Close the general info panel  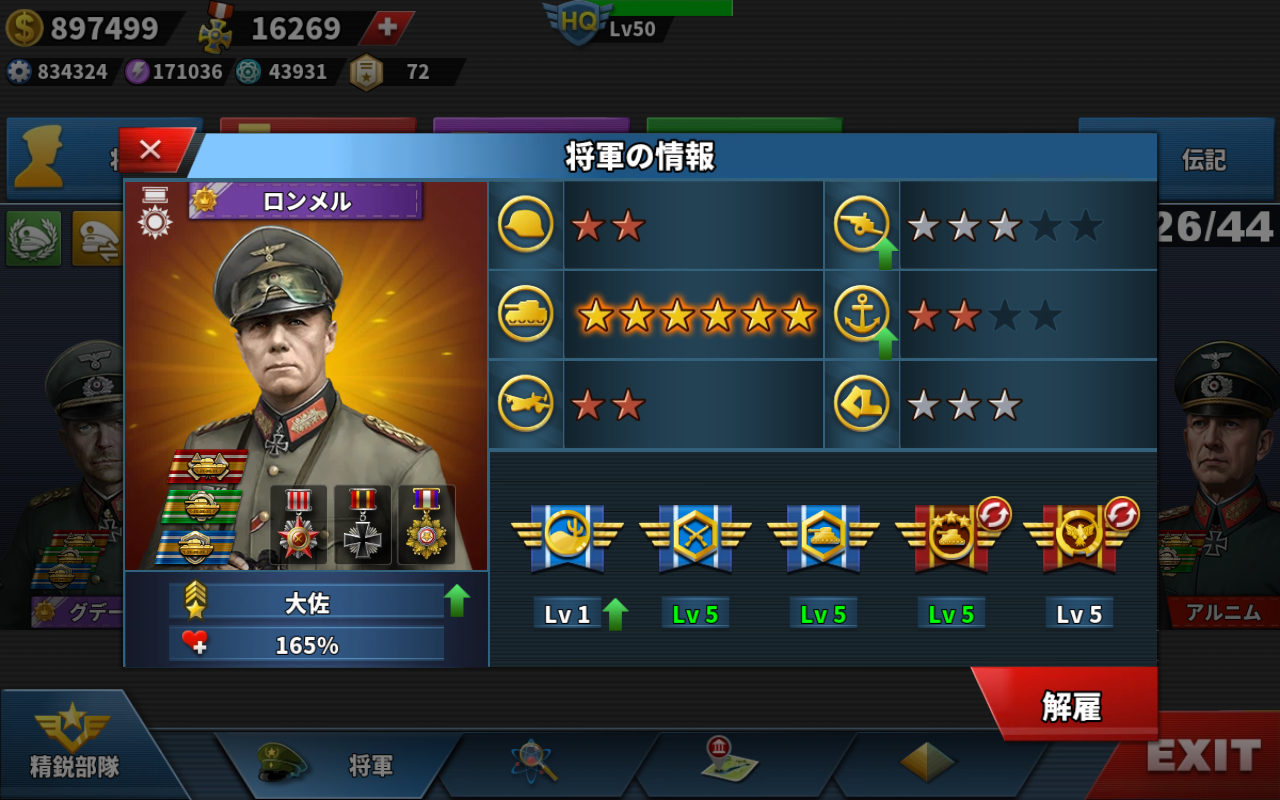point(152,150)
